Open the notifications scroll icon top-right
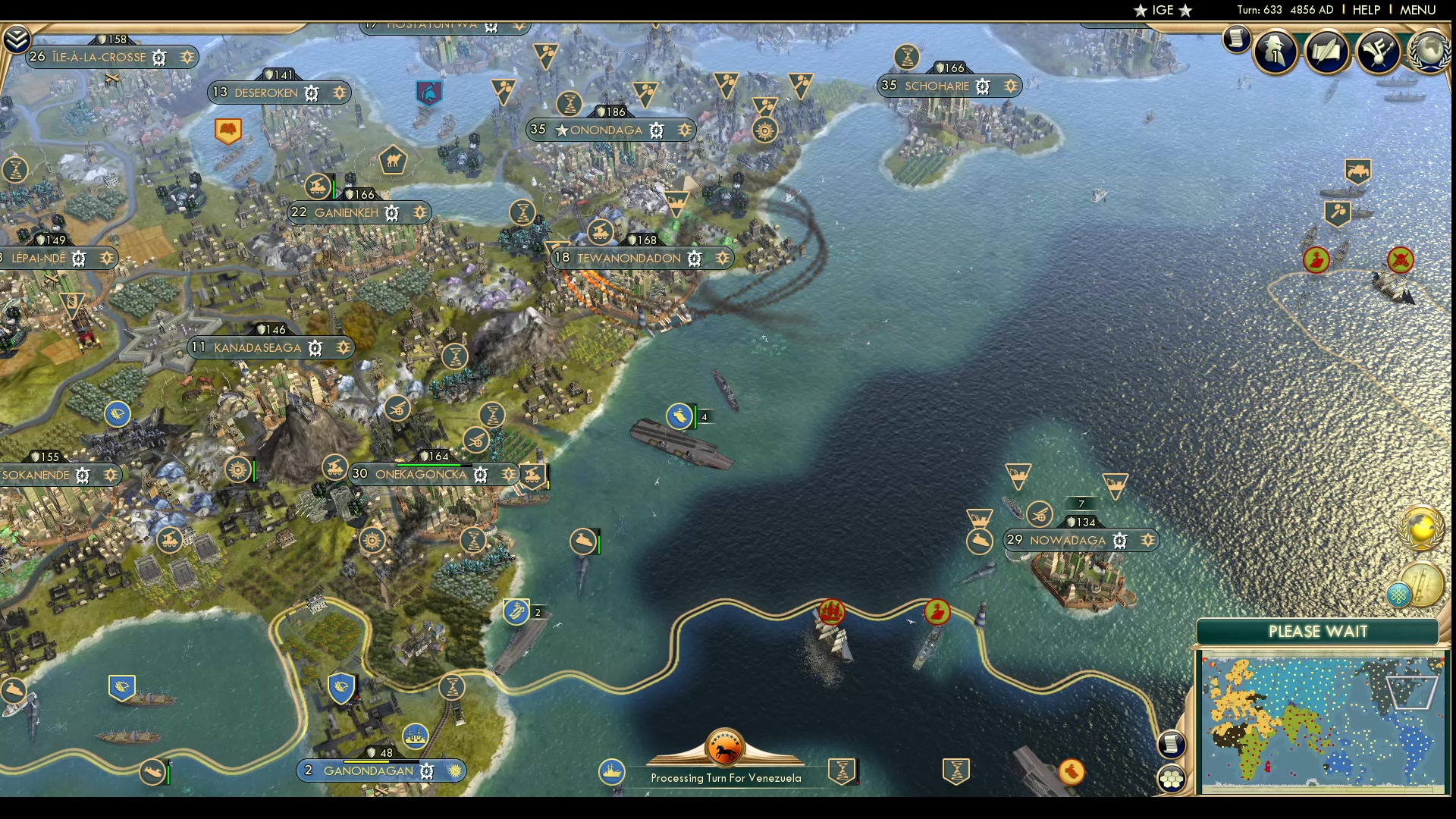The width and height of the screenshot is (1456, 819). [x=1238, y=39]
